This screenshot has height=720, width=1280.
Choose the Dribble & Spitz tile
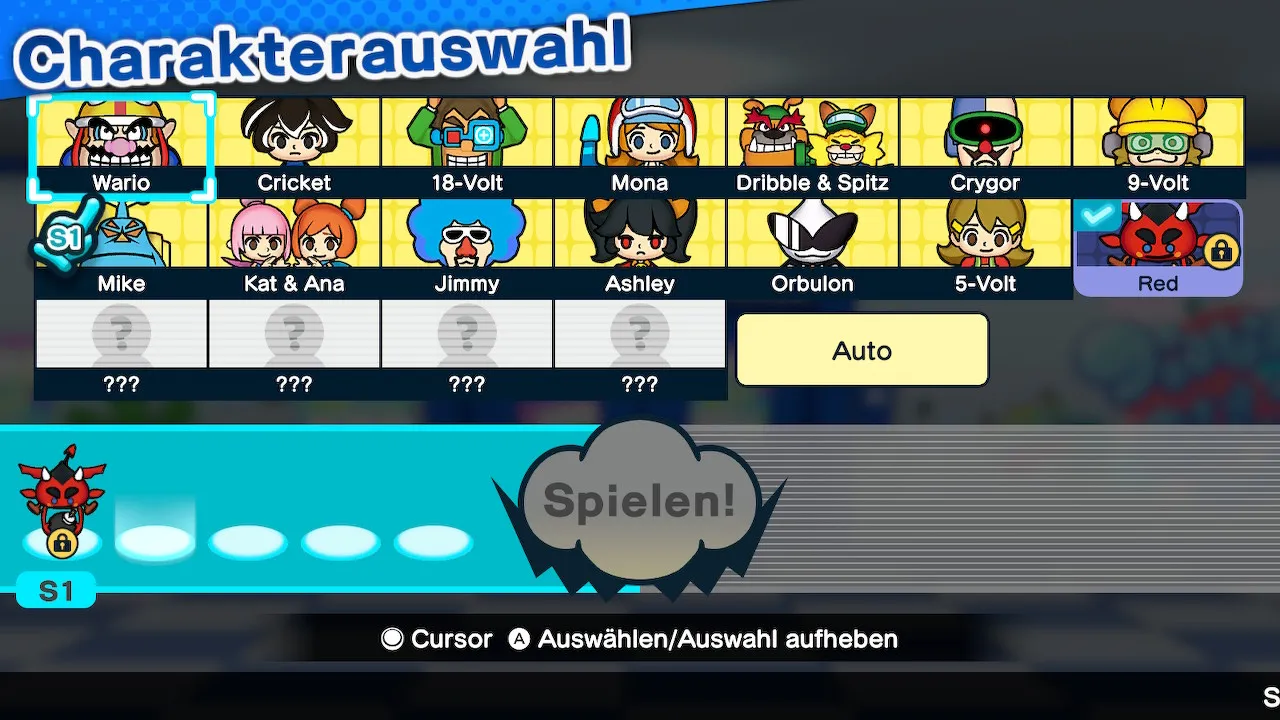pos(813,146)
